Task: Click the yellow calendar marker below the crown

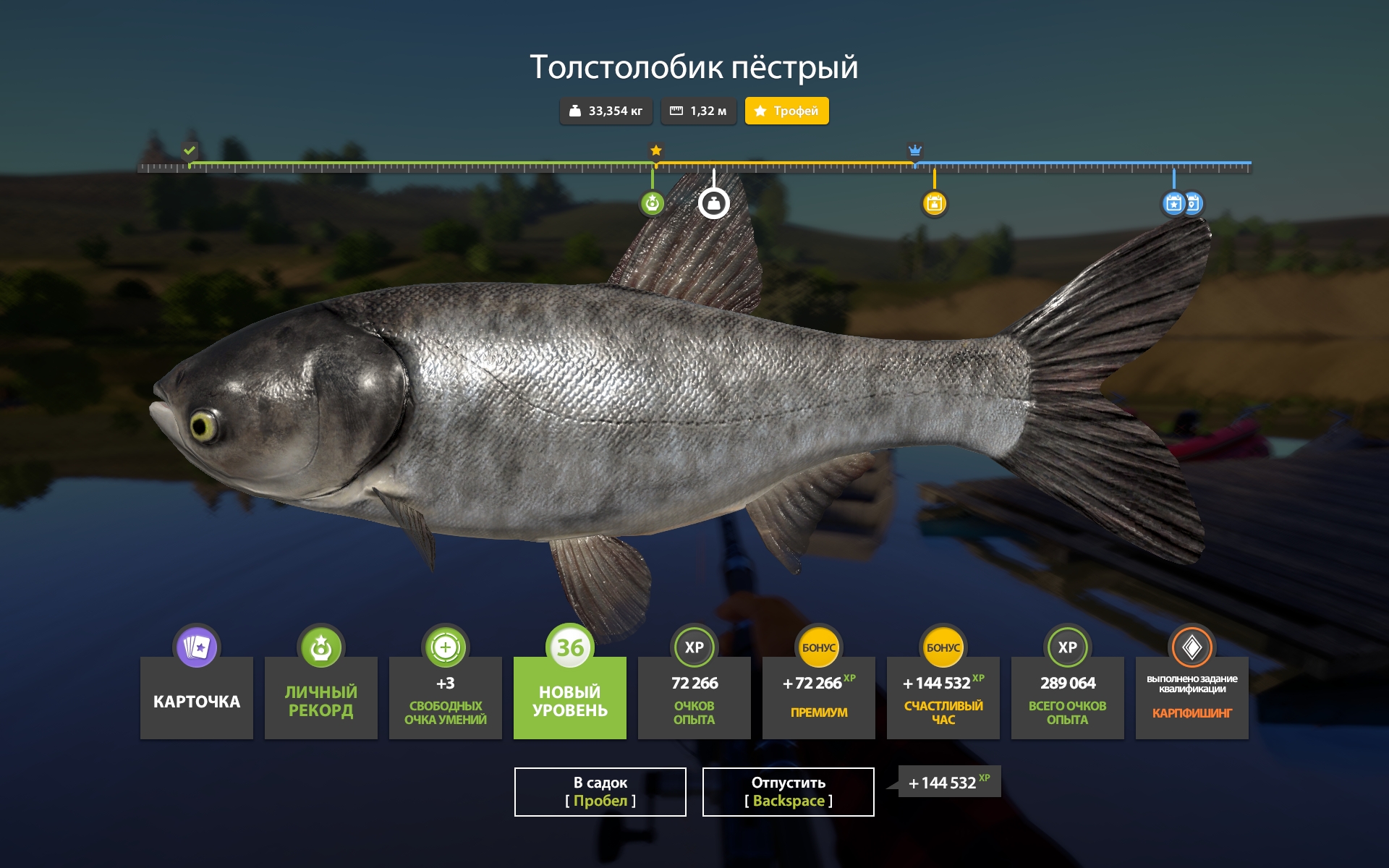Action: pos(935,204)
